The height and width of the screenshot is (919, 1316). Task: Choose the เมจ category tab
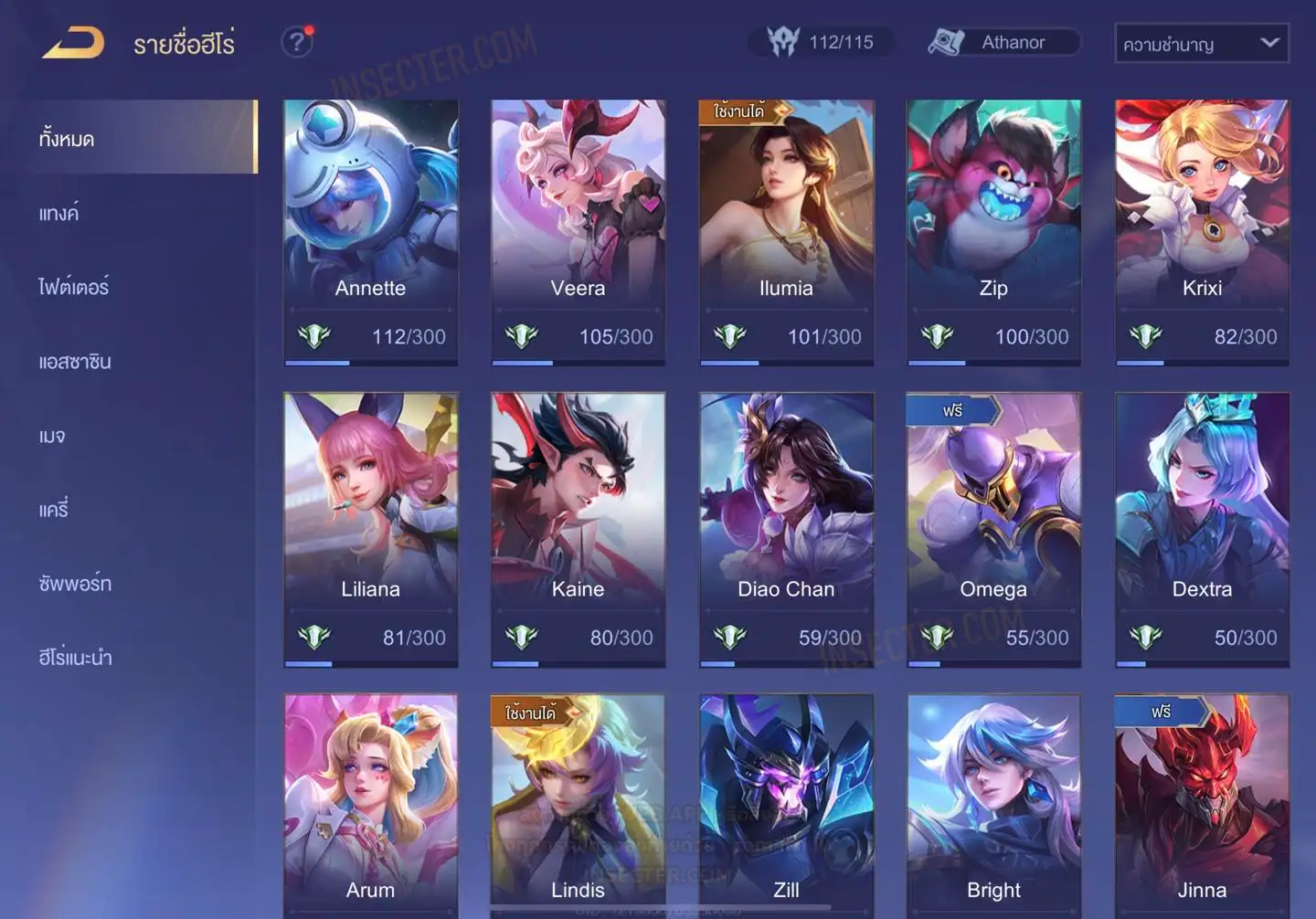pyautogui.click(x=52, y=437)
